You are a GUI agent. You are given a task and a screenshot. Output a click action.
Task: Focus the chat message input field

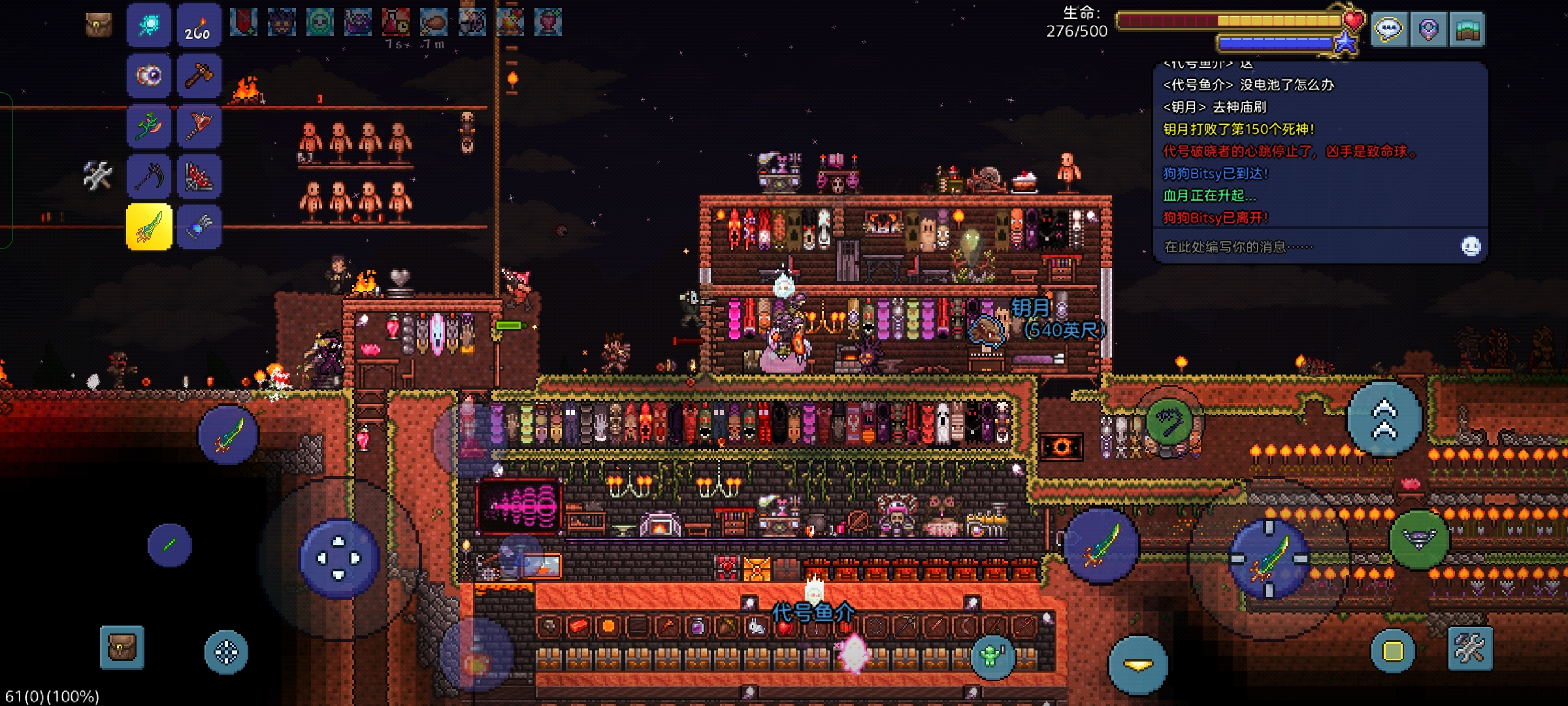(x=1300, y=246)
